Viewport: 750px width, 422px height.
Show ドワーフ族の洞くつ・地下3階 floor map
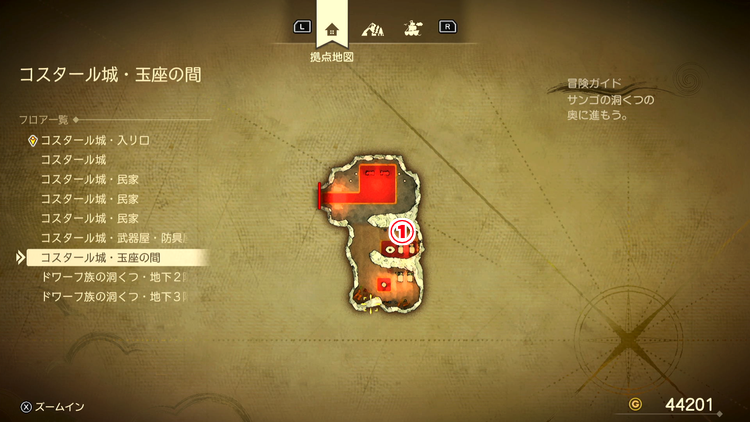112,297
